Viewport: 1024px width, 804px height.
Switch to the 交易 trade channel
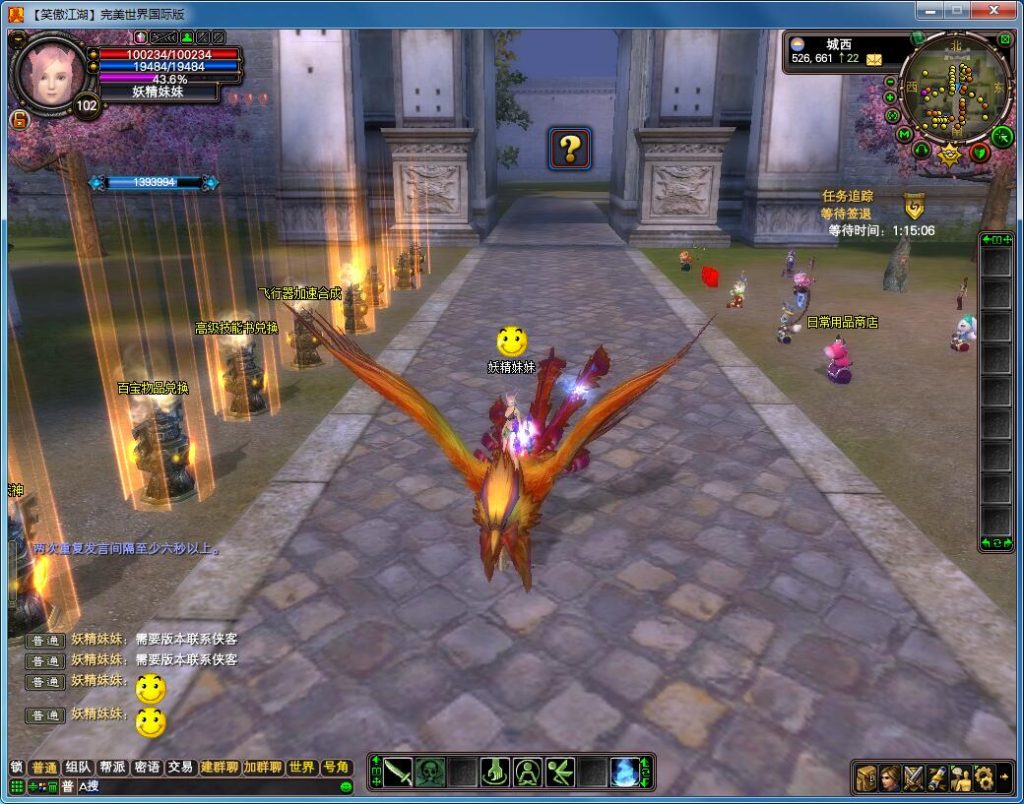(x=180, y=767)
